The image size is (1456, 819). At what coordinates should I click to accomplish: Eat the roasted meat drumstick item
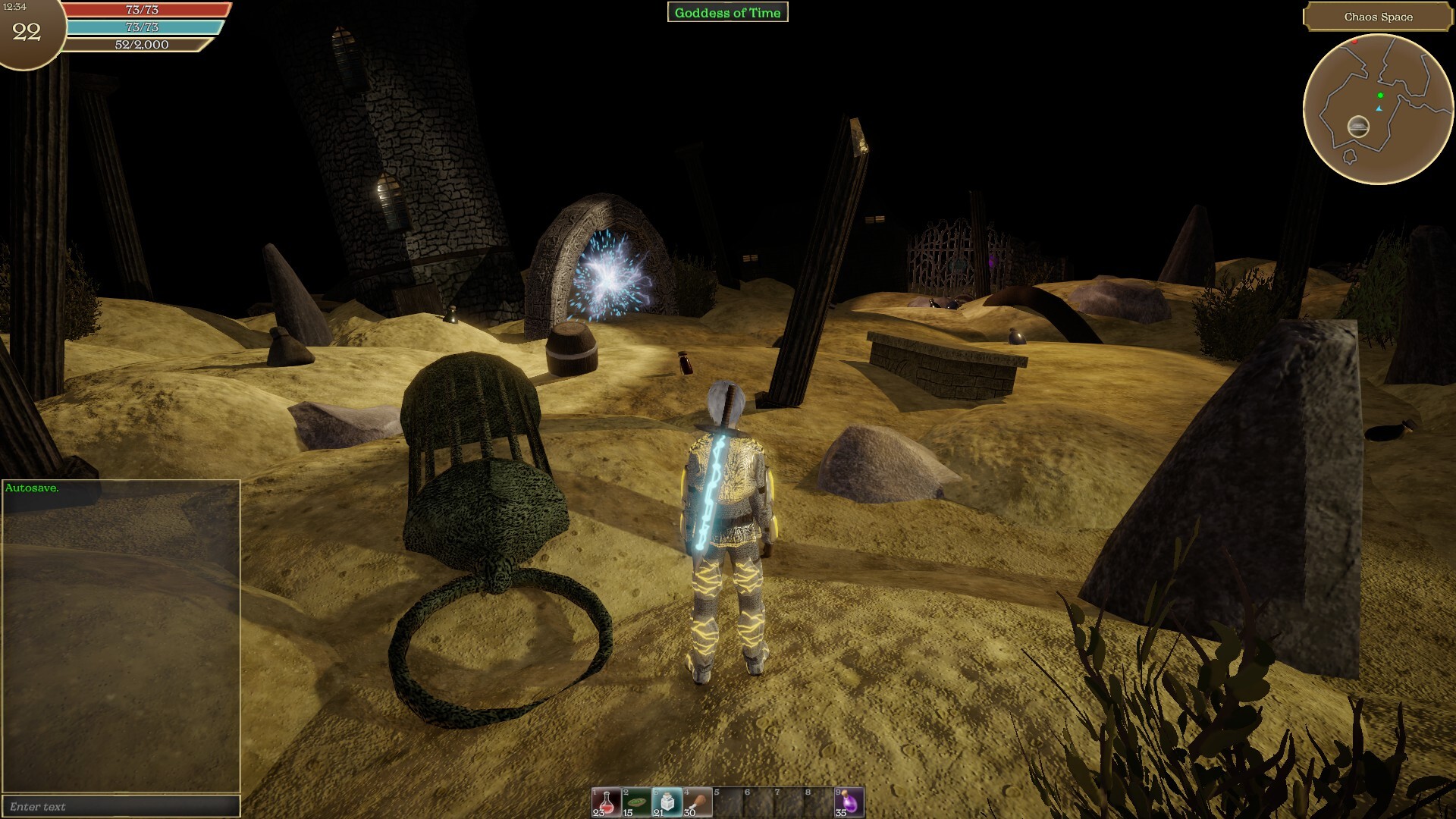click(x=697, y=802)
